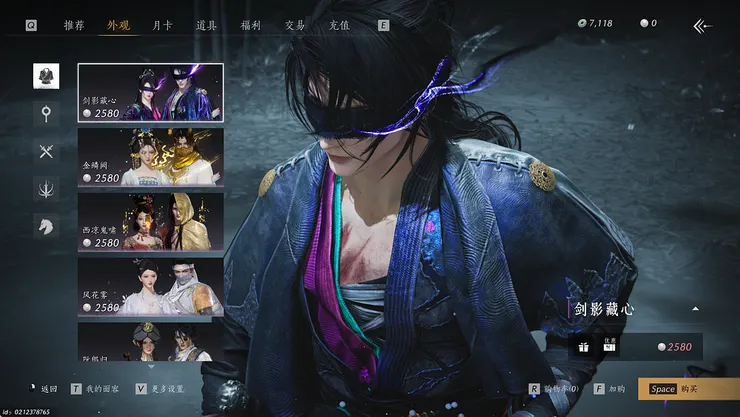Select the 风花零 outfit listing
The image size is (740, 417).
point(151,287)
